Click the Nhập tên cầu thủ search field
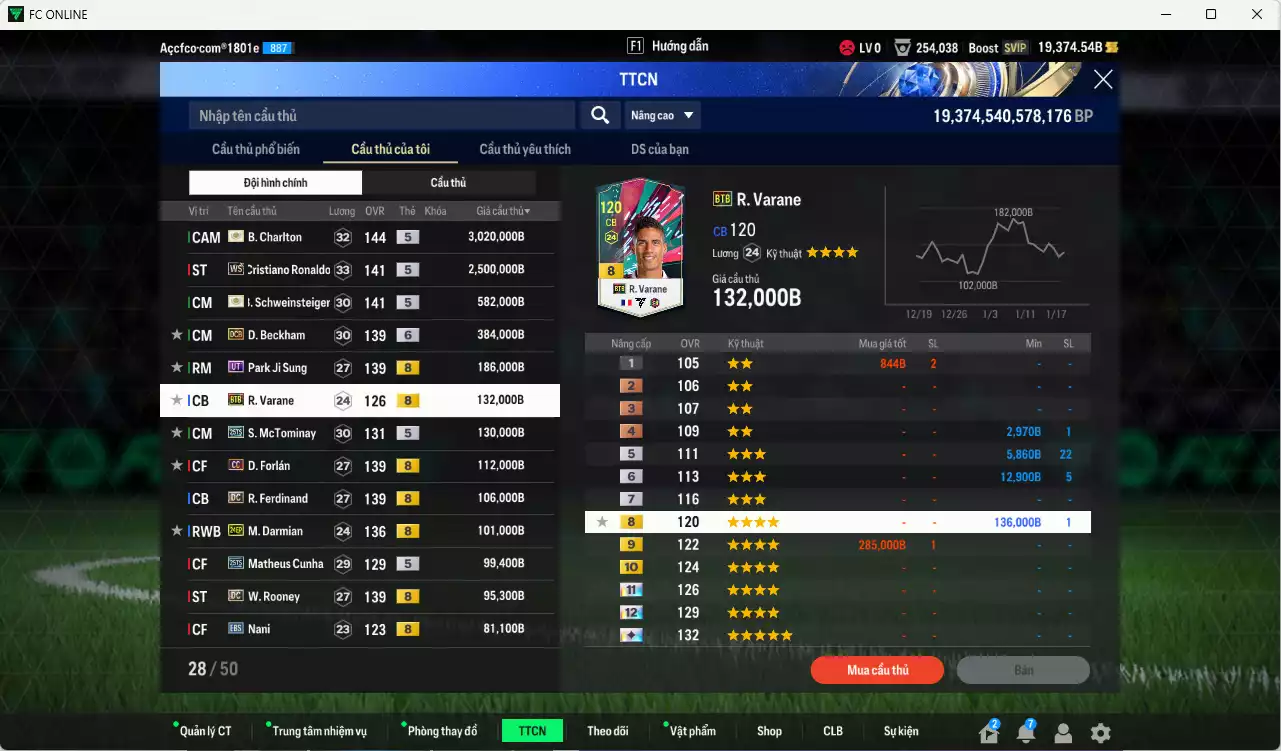 tap(380, 114)
